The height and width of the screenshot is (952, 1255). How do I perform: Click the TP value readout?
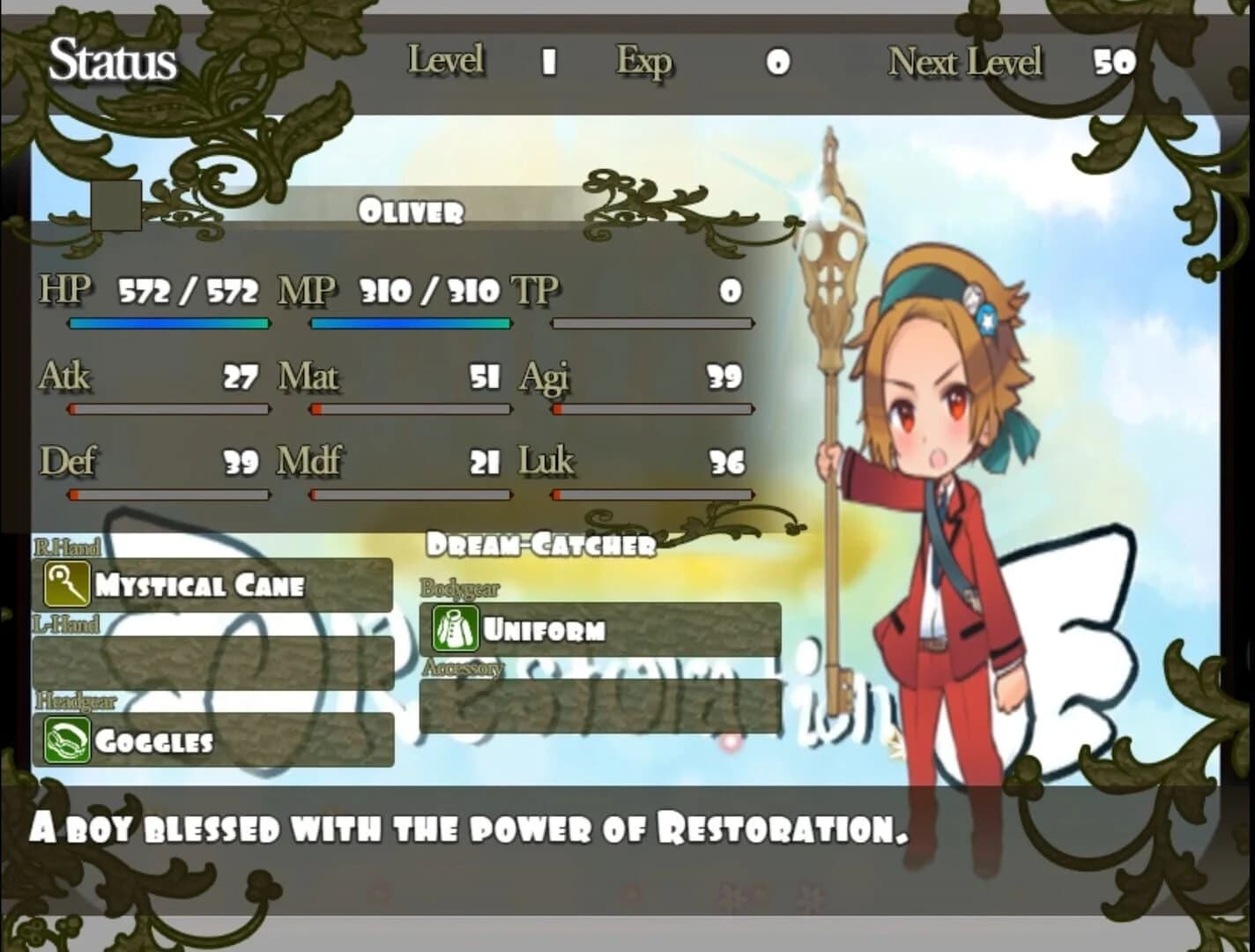click(x=727, y=291)
